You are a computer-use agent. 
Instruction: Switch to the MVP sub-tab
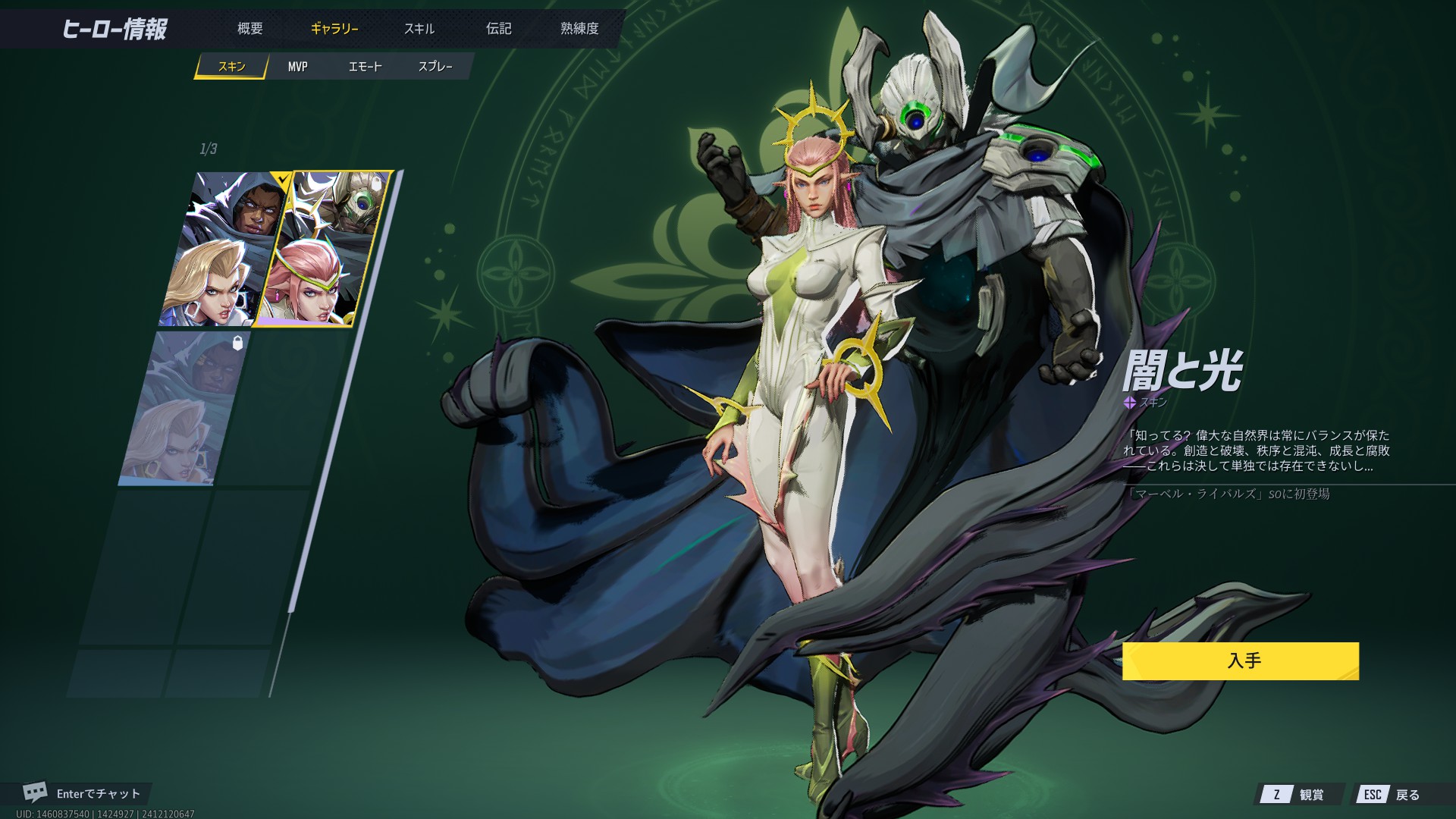[297, 67]
